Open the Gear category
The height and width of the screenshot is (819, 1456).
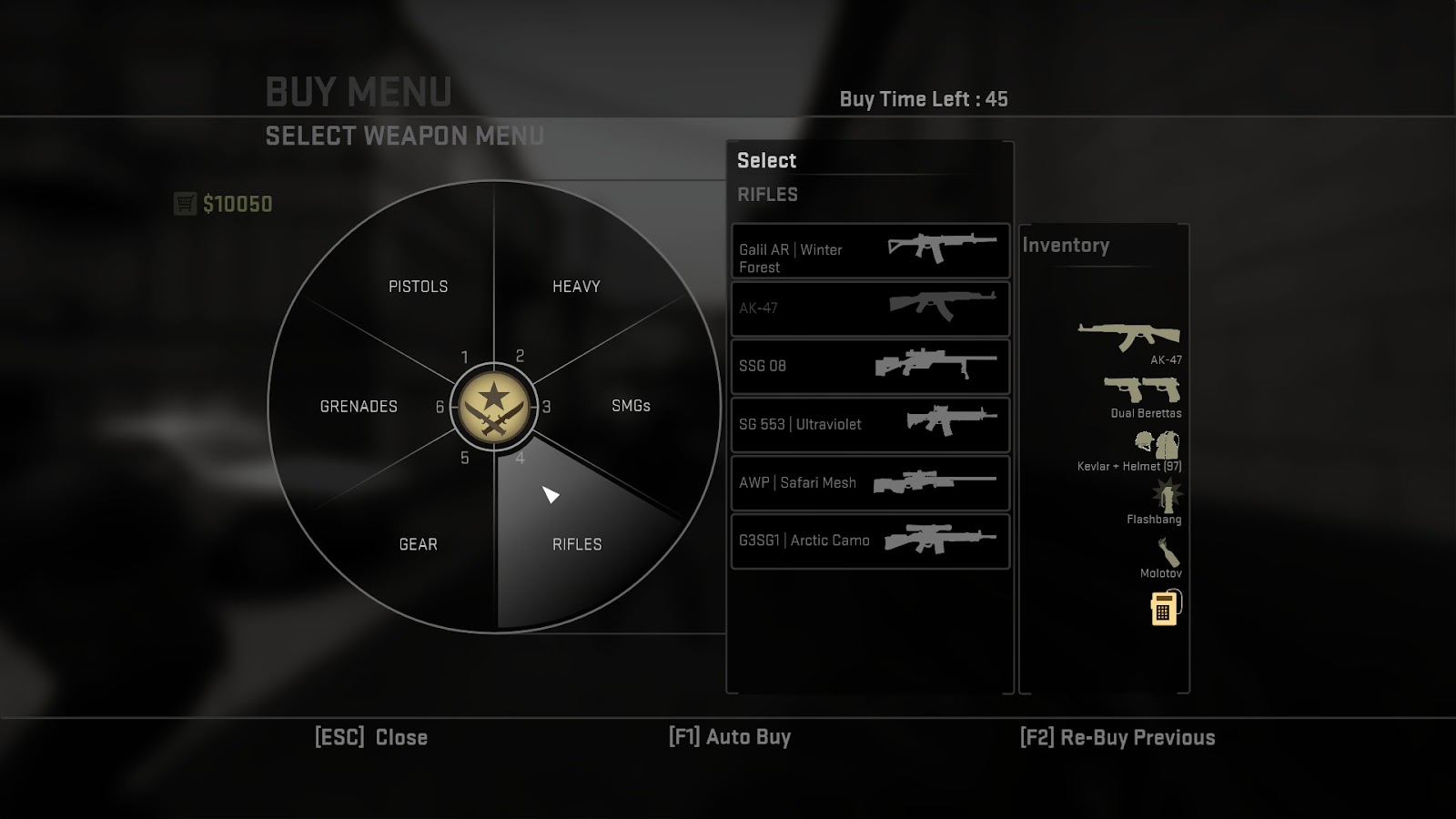click(418, 544)
